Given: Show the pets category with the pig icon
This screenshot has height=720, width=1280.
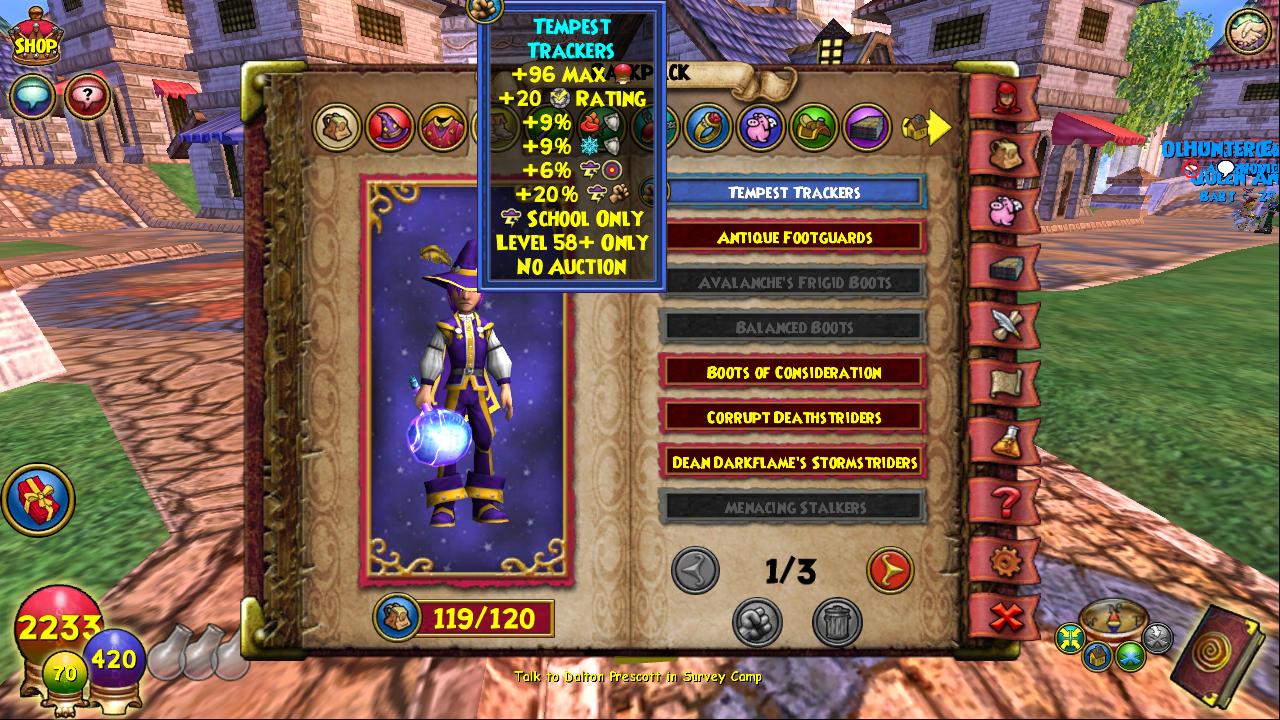Looking at the screenshot, I should pos(761,128).
